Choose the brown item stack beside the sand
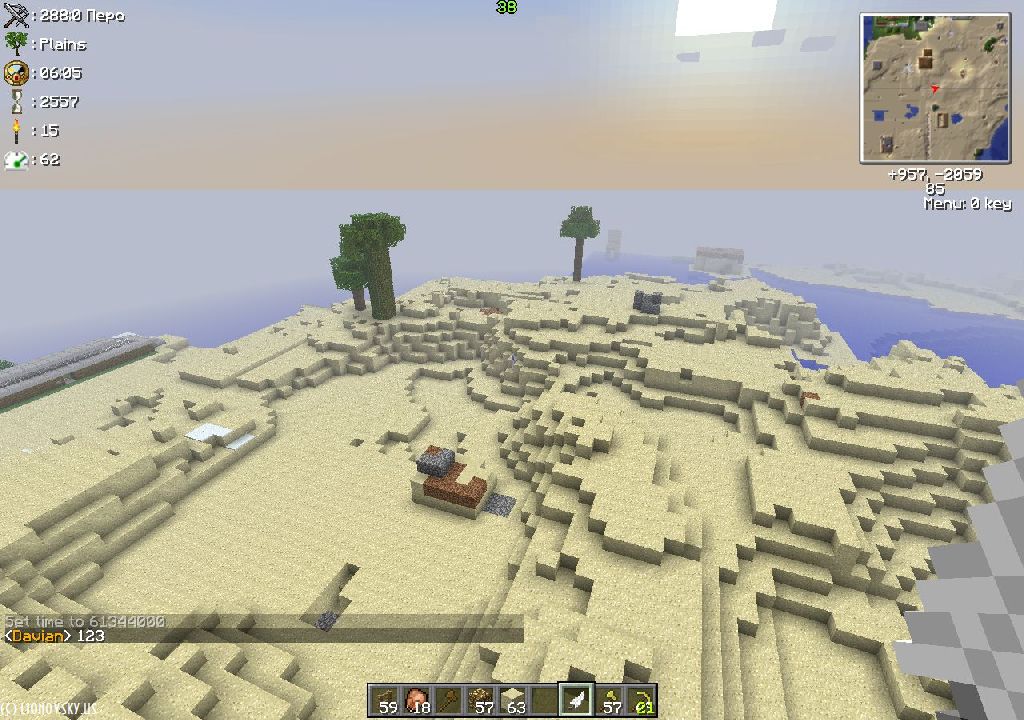The image size is (1024, 720). (x=483, y=701)
